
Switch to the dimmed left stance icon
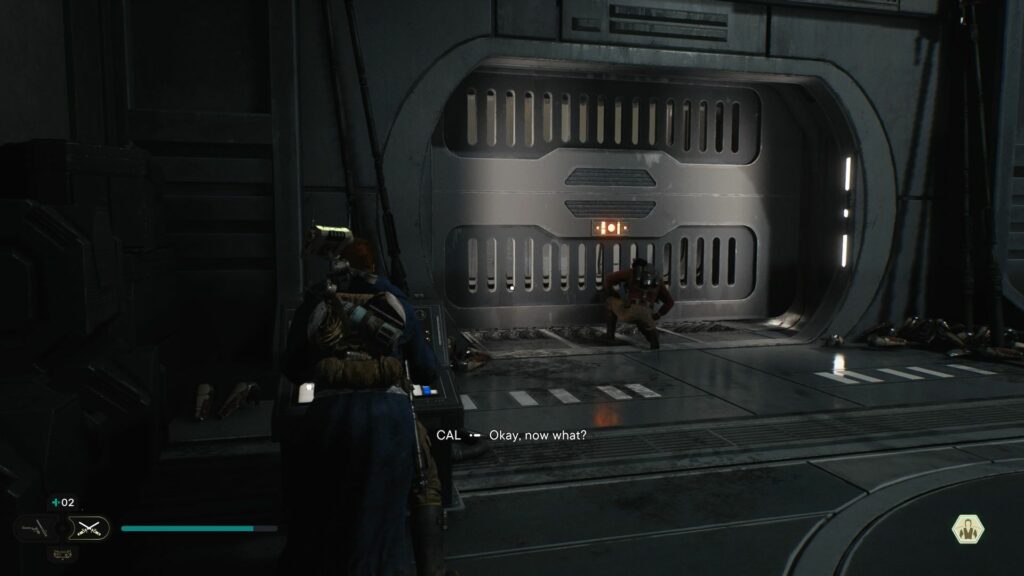click(32, 527)
